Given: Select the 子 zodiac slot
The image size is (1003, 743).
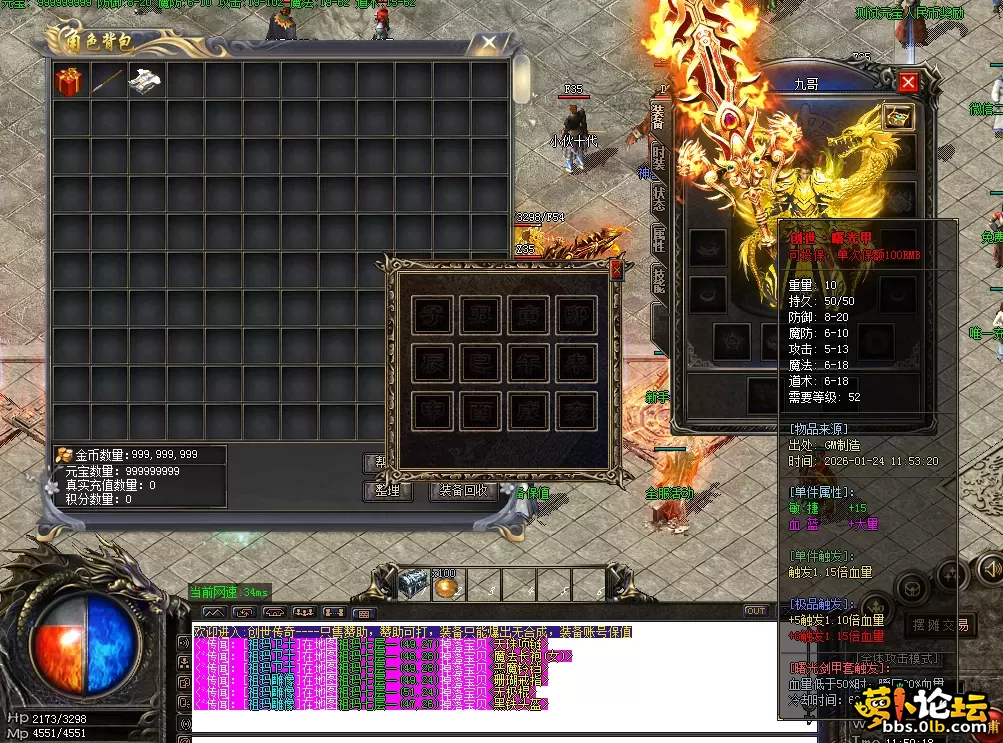Looking at the screenshot, I should (x=432, y=315).
